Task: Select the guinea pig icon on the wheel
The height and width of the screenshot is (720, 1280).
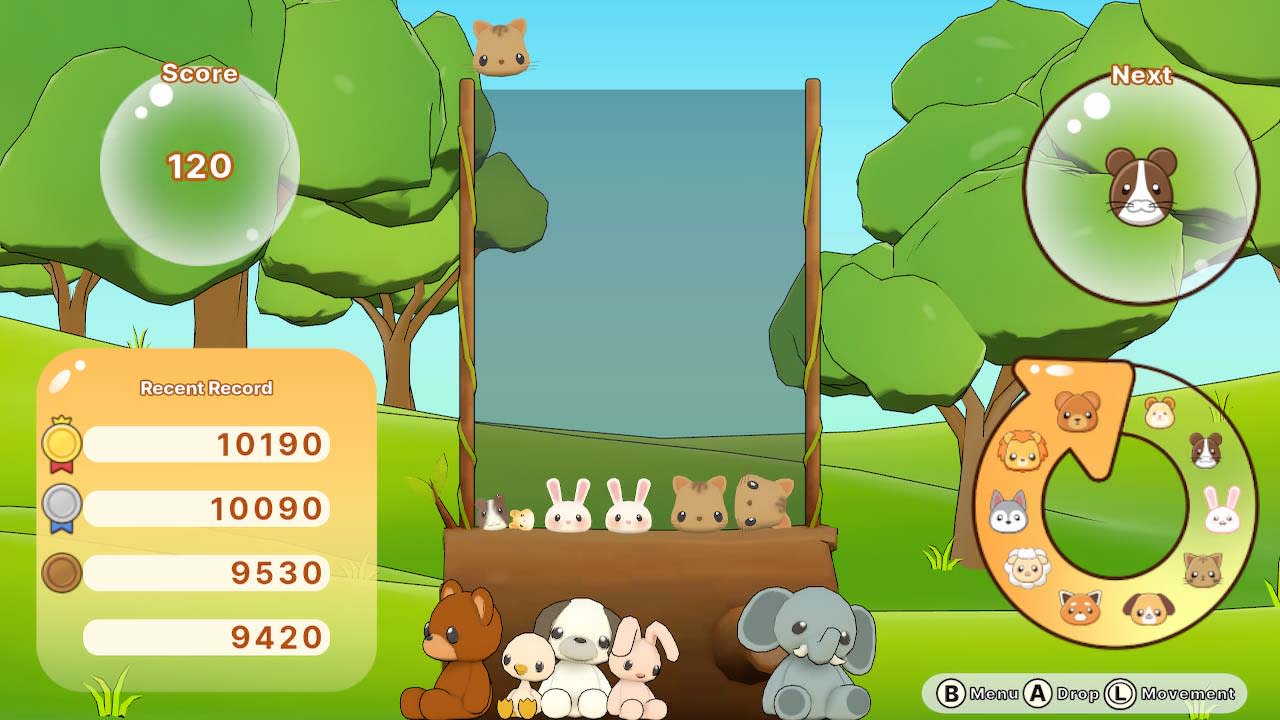Action: (x=1206, y=449)
